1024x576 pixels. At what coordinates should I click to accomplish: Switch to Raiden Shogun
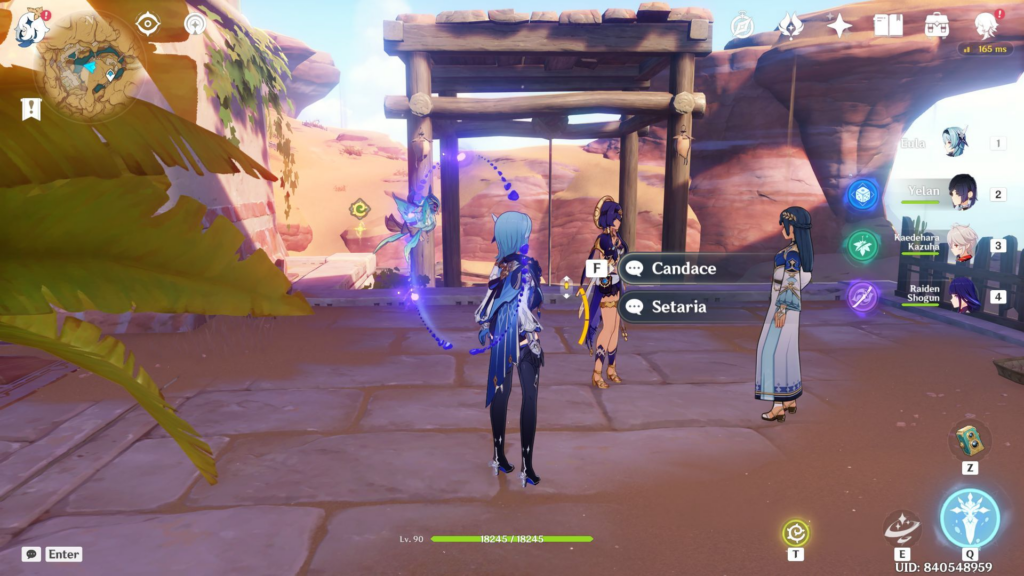(962, 296)
